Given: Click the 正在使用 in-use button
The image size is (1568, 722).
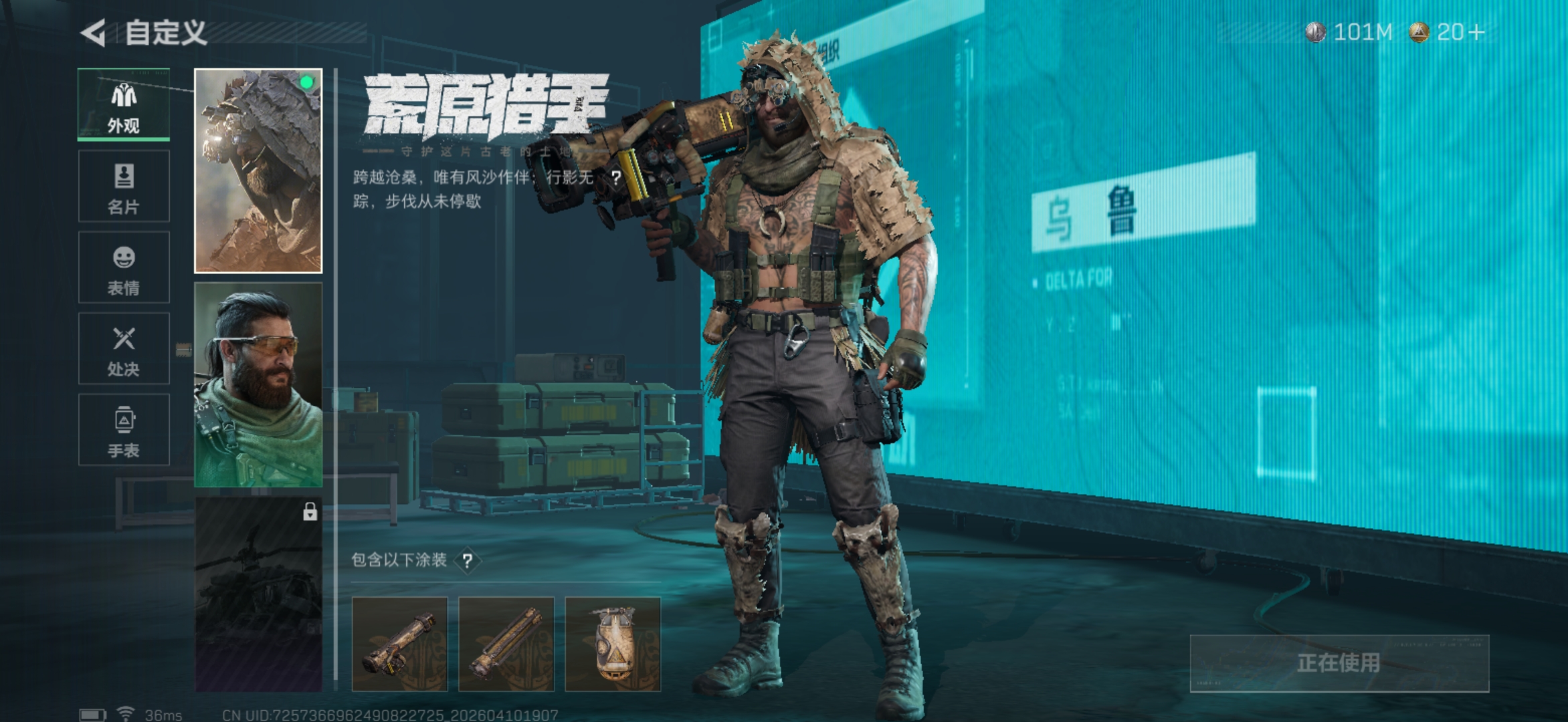Looking at the screenshot, I should [1339, 663].
